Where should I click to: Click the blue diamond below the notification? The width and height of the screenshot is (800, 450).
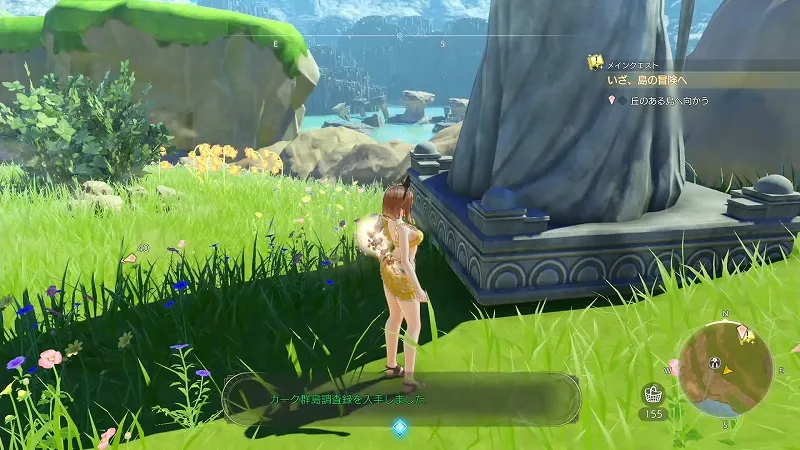coord(400,428)
